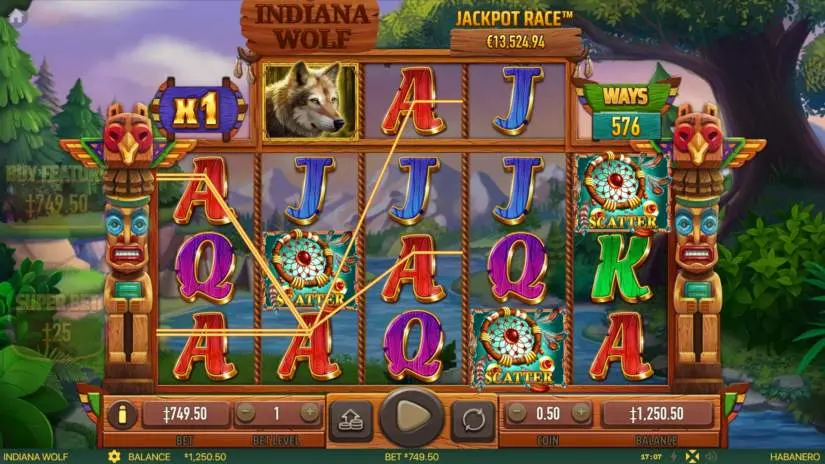
Task: Open the autoplay options
Action: click(x=474, y=415)
